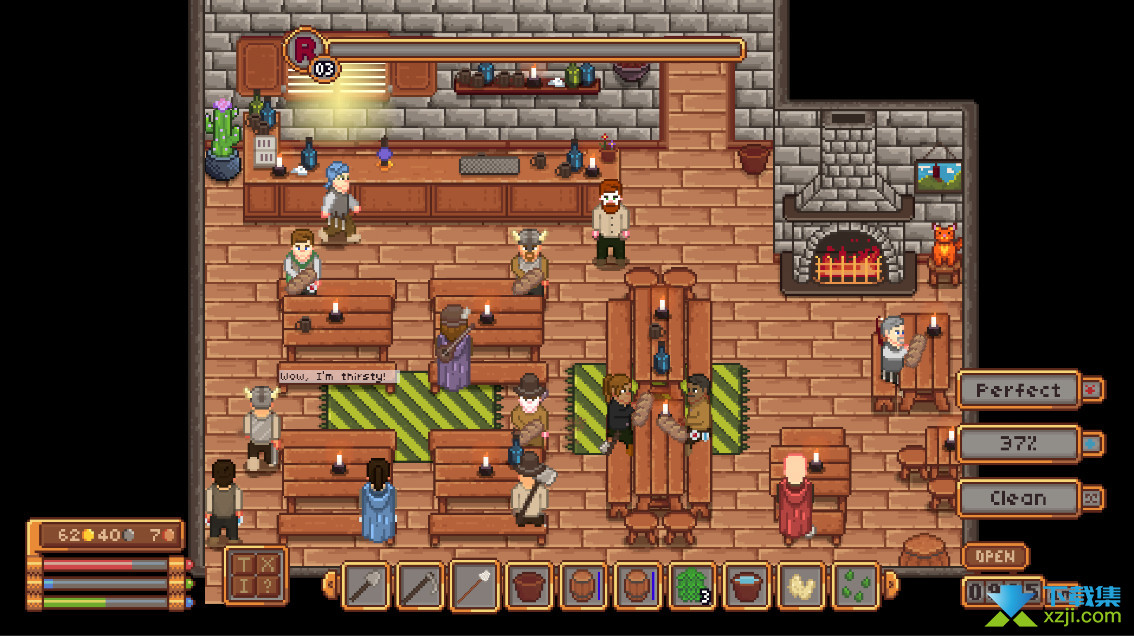The height and width of the screenshot is (636, 1134).
Task: Click the "Perfect" status panel
Action: (1018, 390)
